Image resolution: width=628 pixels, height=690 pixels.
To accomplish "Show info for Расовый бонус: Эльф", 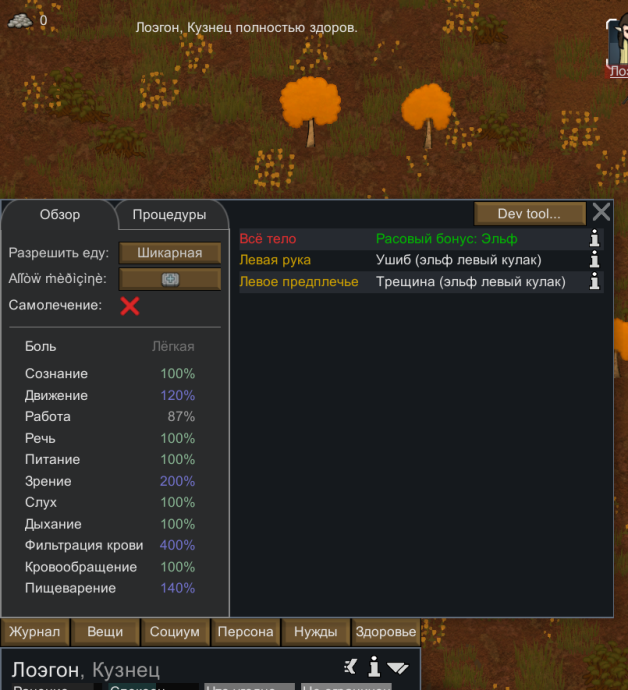I will [x=595, y=239].
